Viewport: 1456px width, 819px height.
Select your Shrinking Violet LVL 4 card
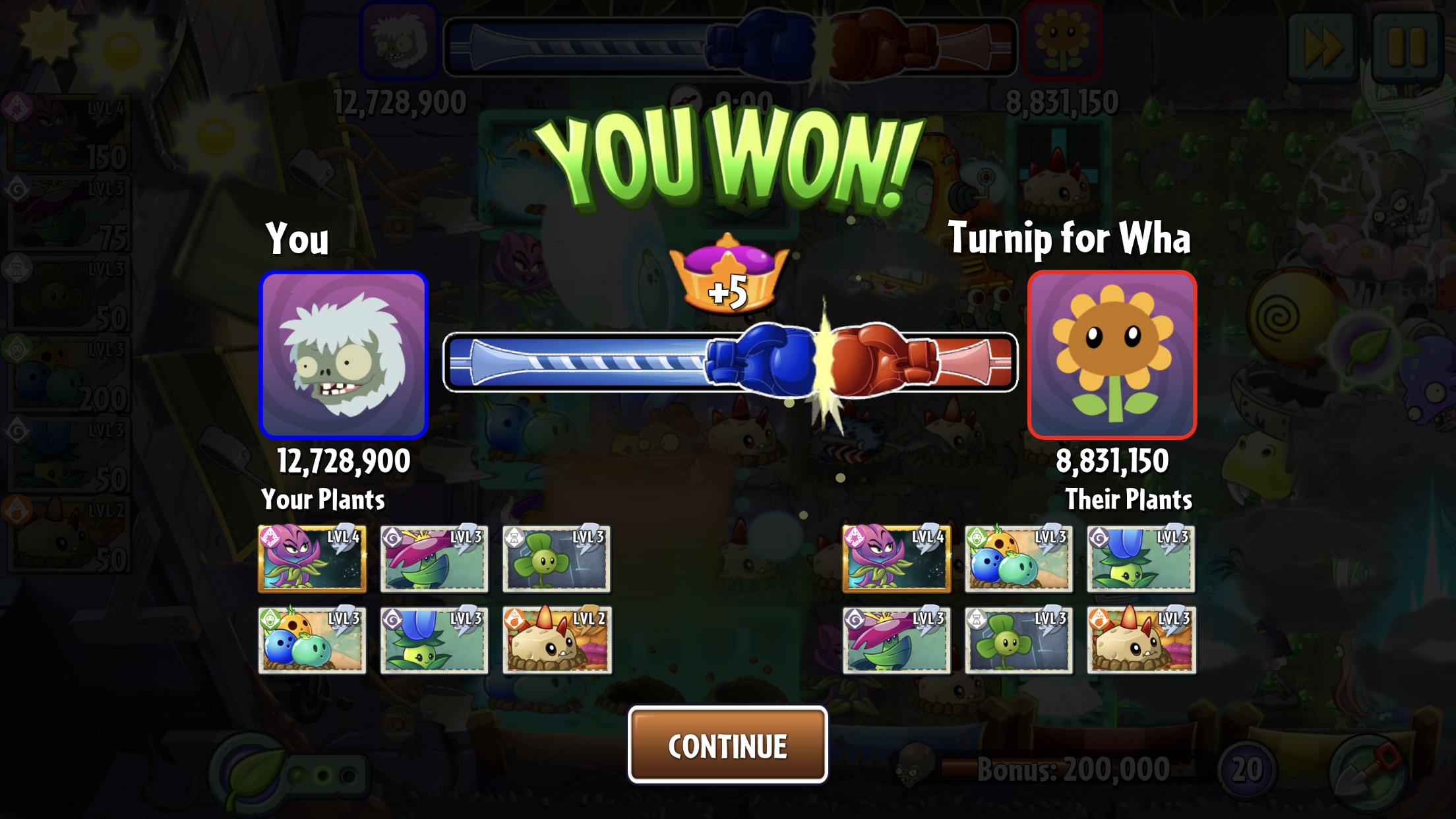click(312, 559)
